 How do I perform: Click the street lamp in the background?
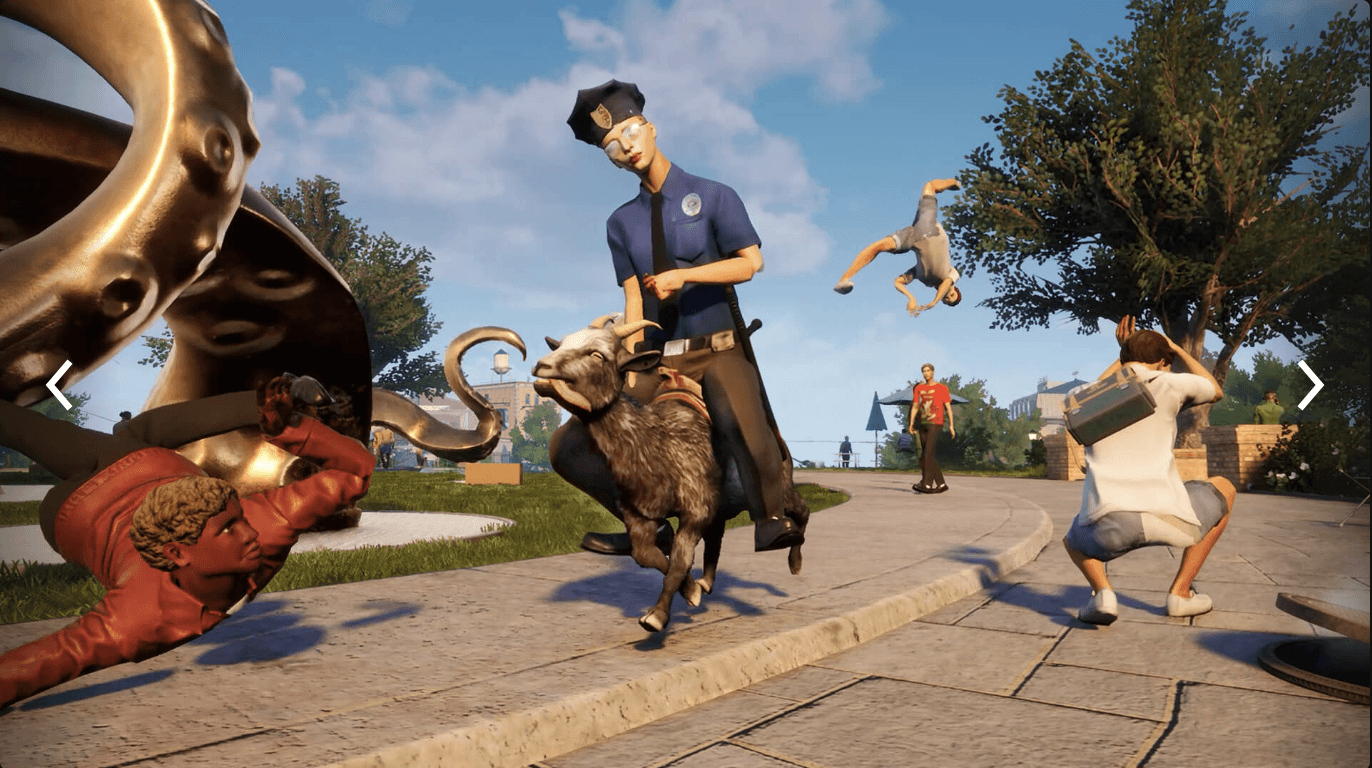pyautogui.click(x=1031, y=437)
